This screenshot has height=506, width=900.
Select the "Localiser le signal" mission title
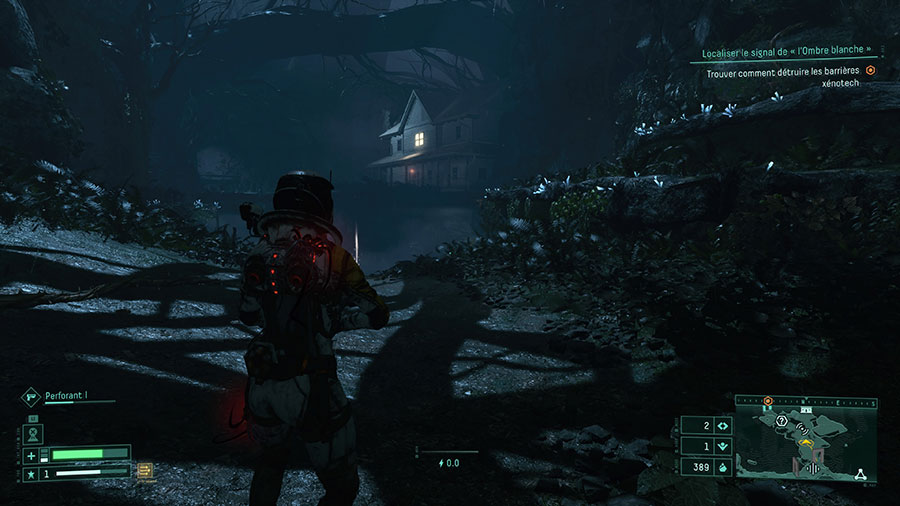pos(779,50)
